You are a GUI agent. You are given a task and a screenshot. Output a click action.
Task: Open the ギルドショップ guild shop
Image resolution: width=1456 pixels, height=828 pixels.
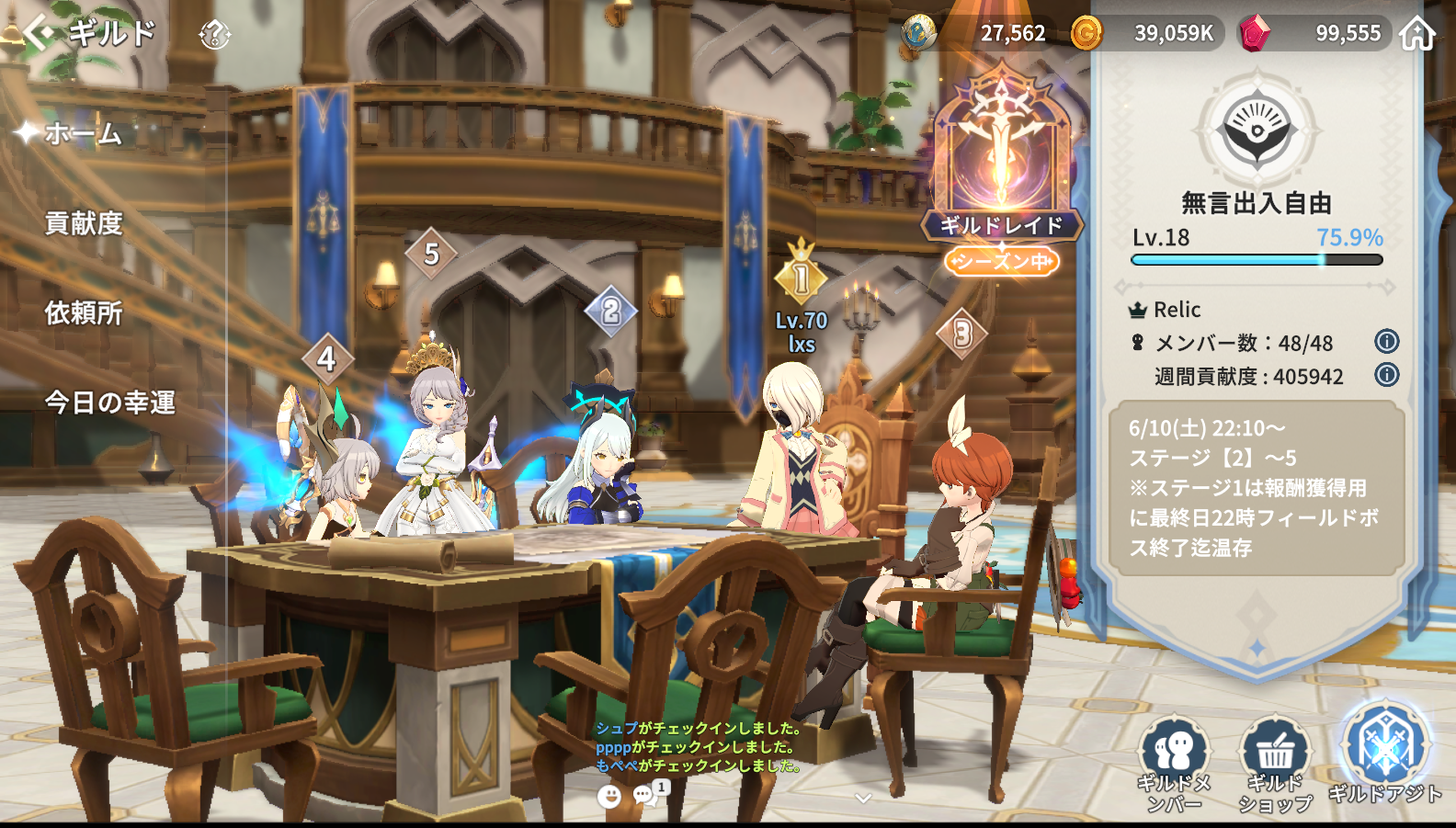pyautogui.click(x=1275, y=761)
